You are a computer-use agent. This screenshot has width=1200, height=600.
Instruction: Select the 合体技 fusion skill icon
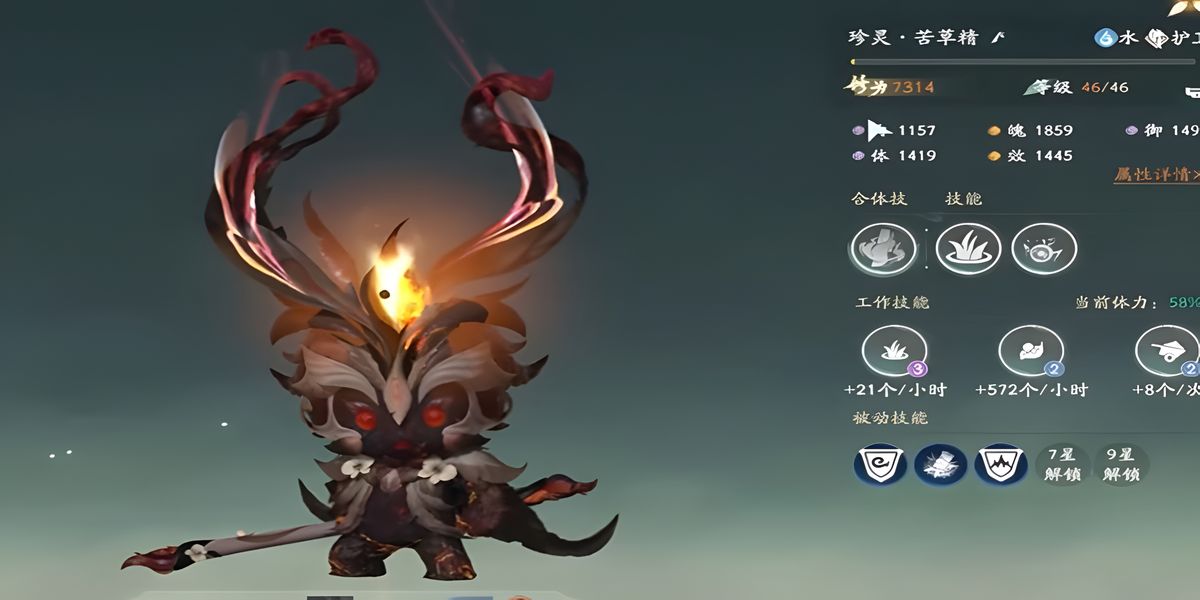pos(883,249)
